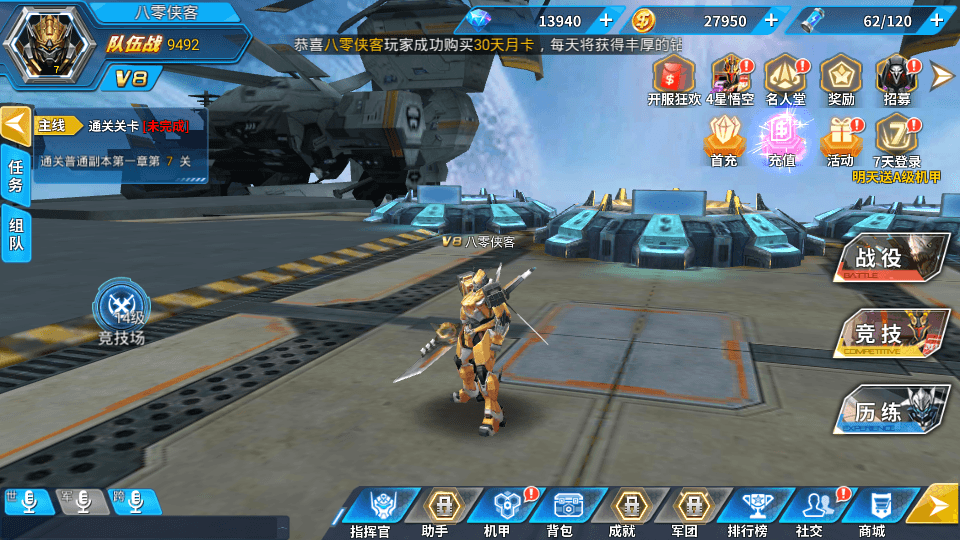Select the 任务 quest tab
The image size is (960, 540).
16,176
